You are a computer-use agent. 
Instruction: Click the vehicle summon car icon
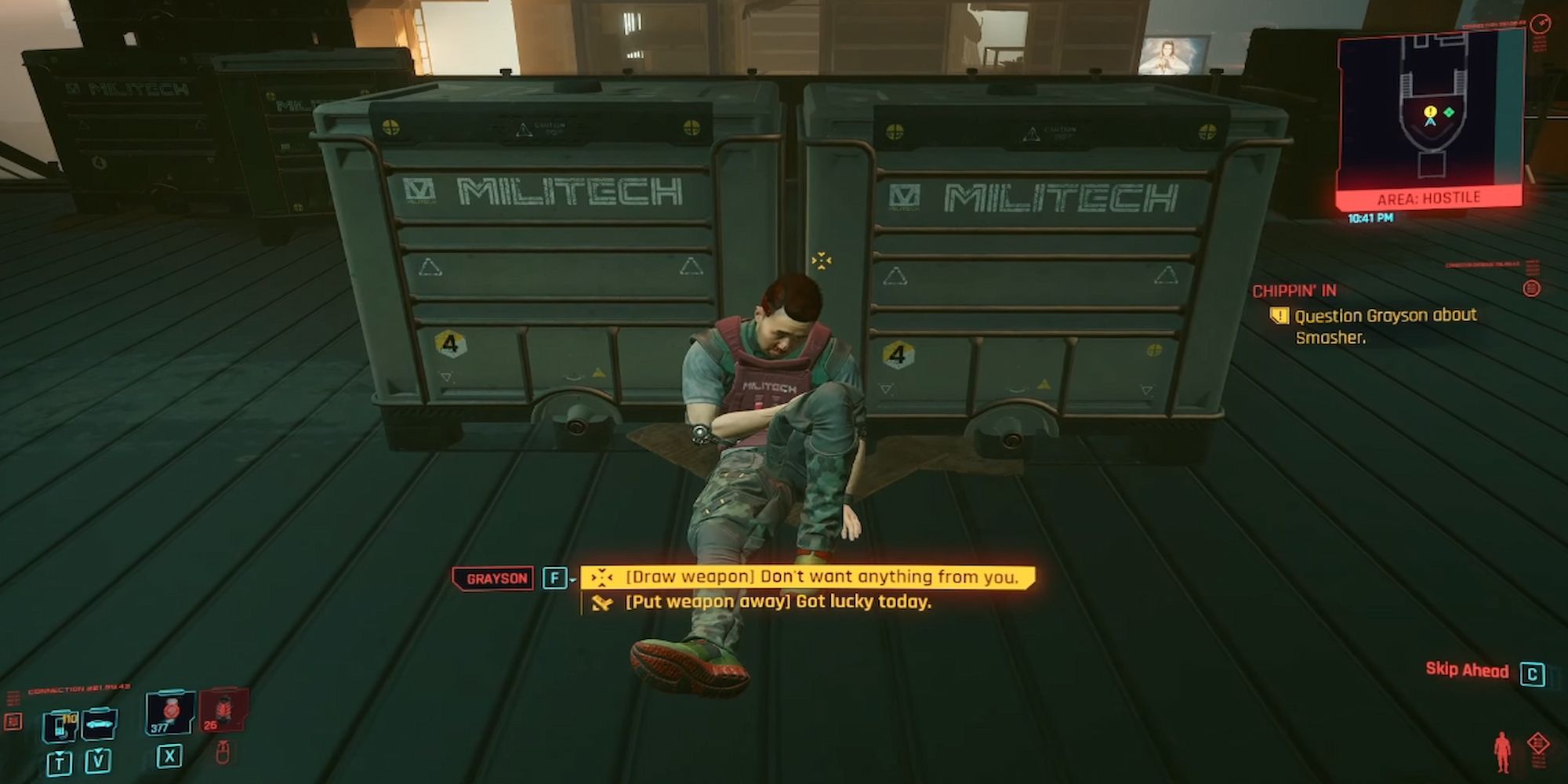[x=99, y=725]
